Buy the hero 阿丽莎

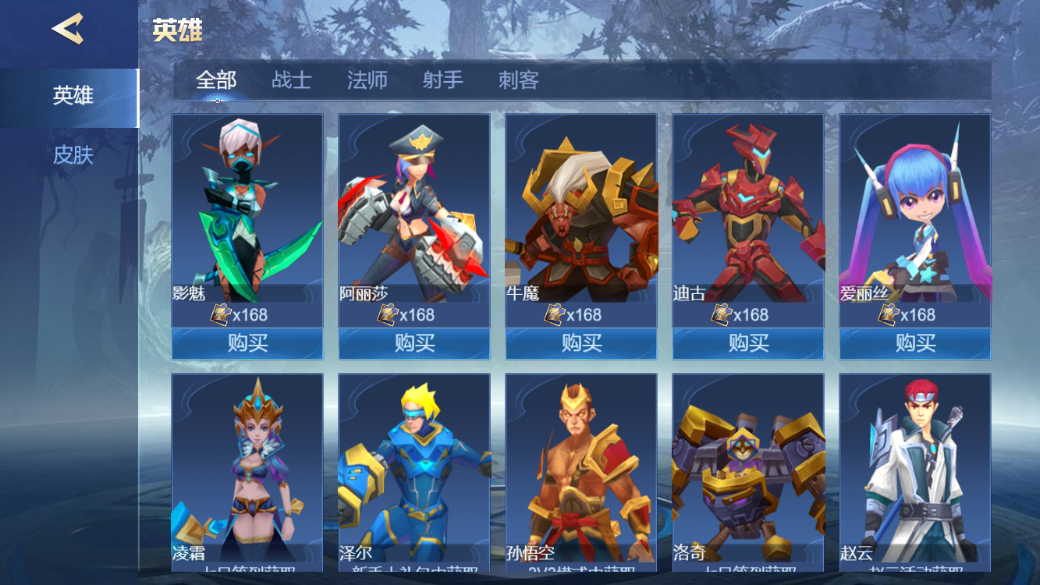coord(414,343)
